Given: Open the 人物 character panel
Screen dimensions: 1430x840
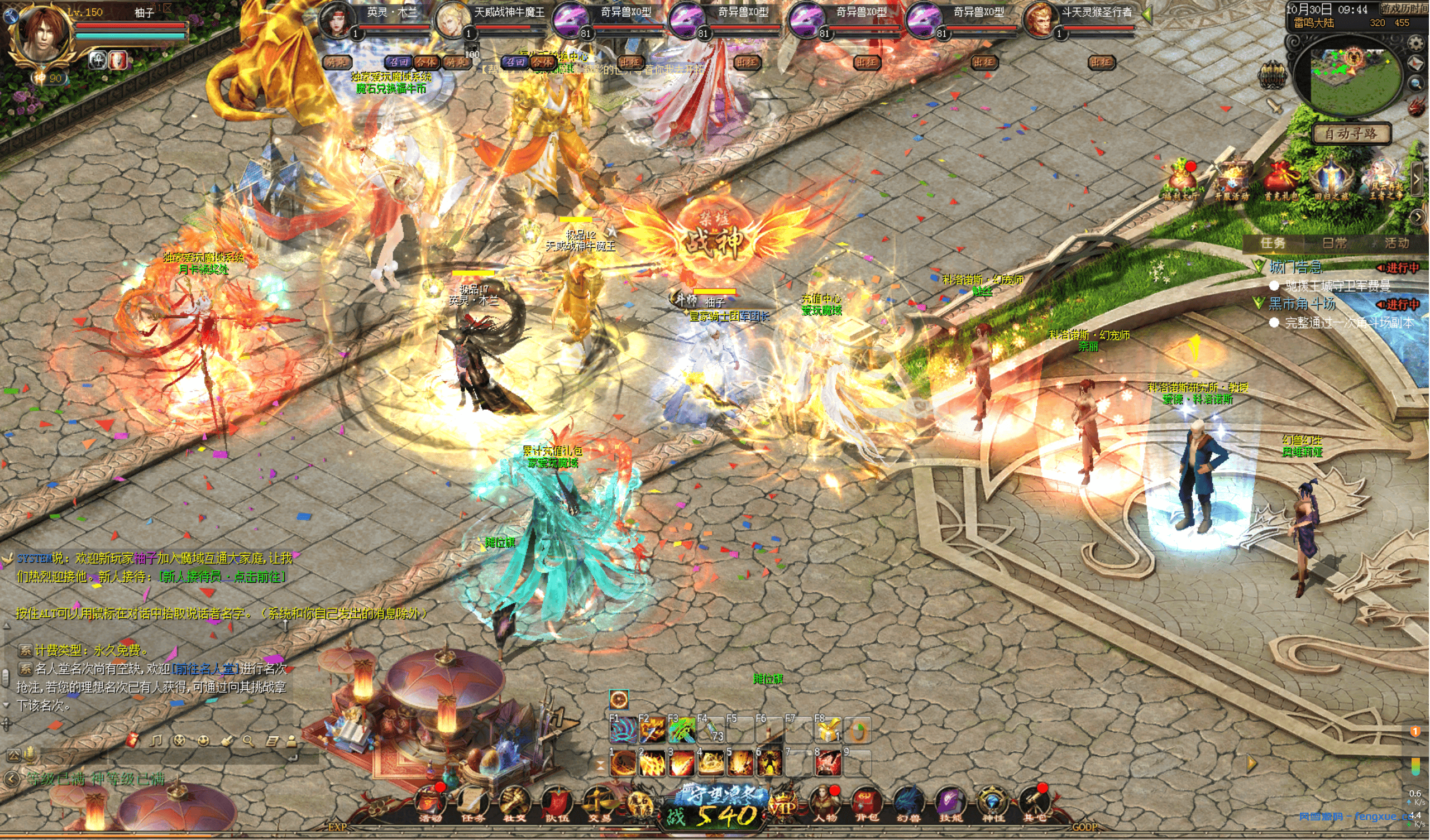Looking at the screenshot, I should (x=824, y=804).
